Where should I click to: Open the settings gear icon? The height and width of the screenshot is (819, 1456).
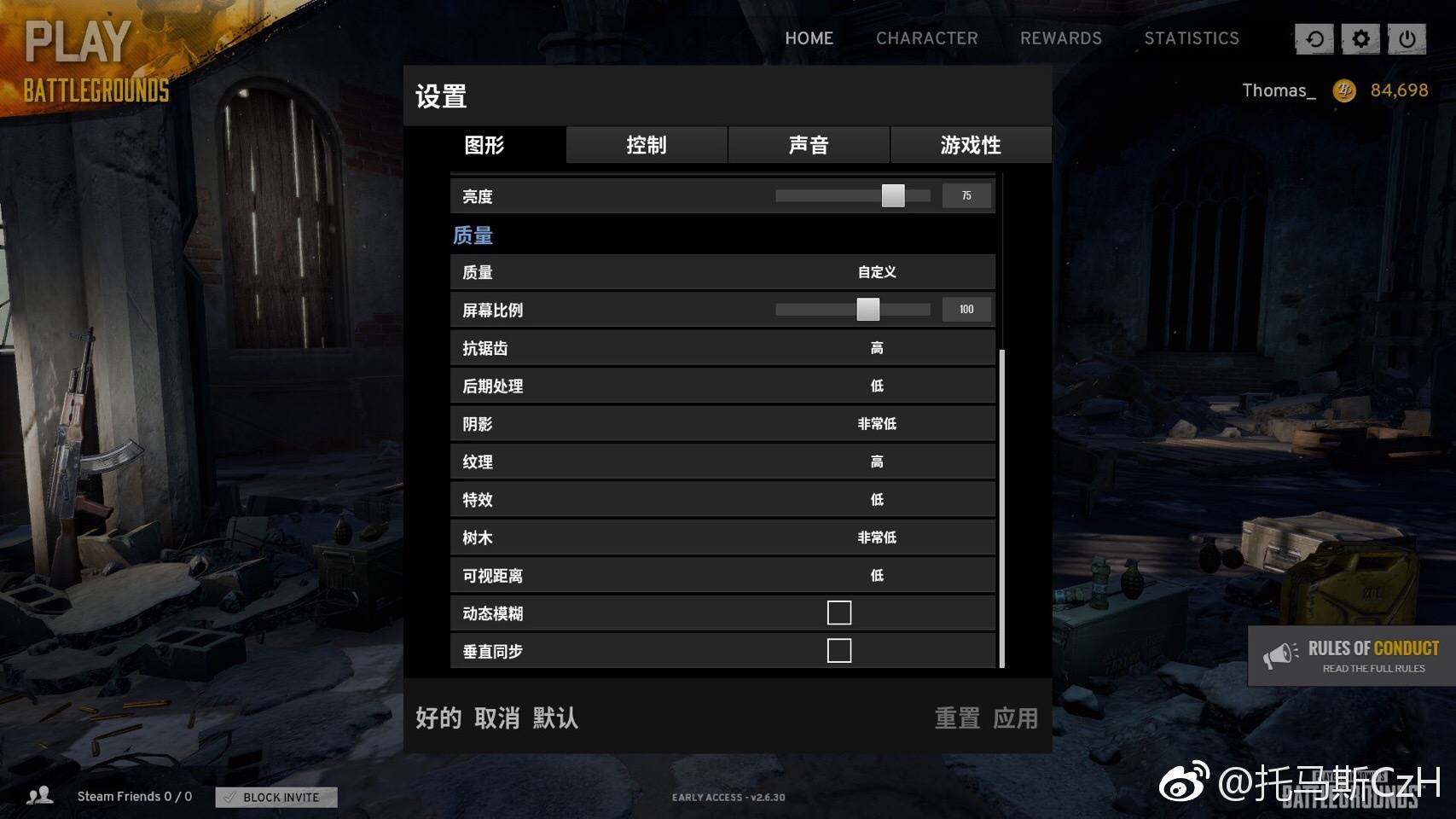[1360, 38]
